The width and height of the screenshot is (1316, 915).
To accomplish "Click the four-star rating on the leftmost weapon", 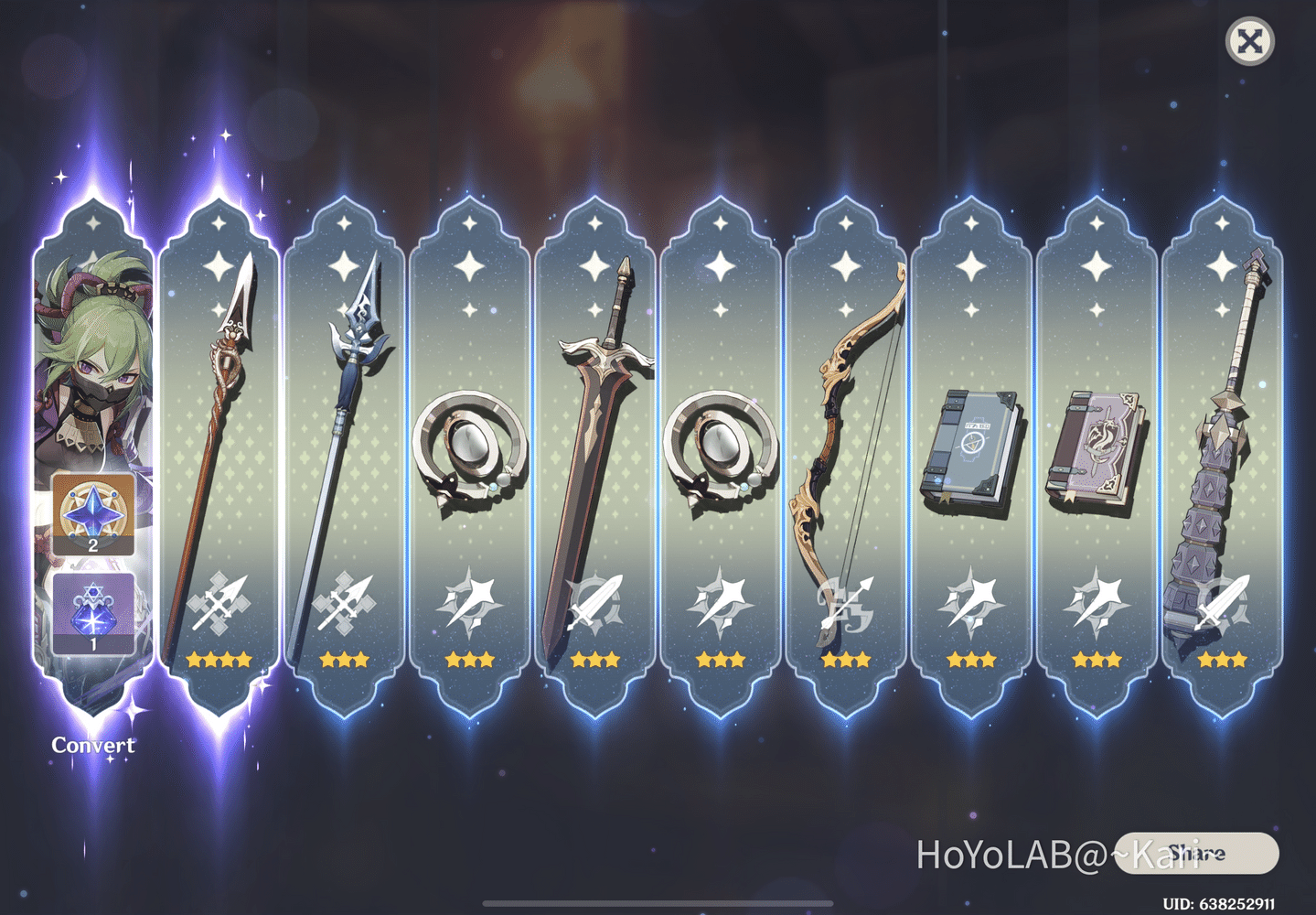I will click(x=217, y=659).
